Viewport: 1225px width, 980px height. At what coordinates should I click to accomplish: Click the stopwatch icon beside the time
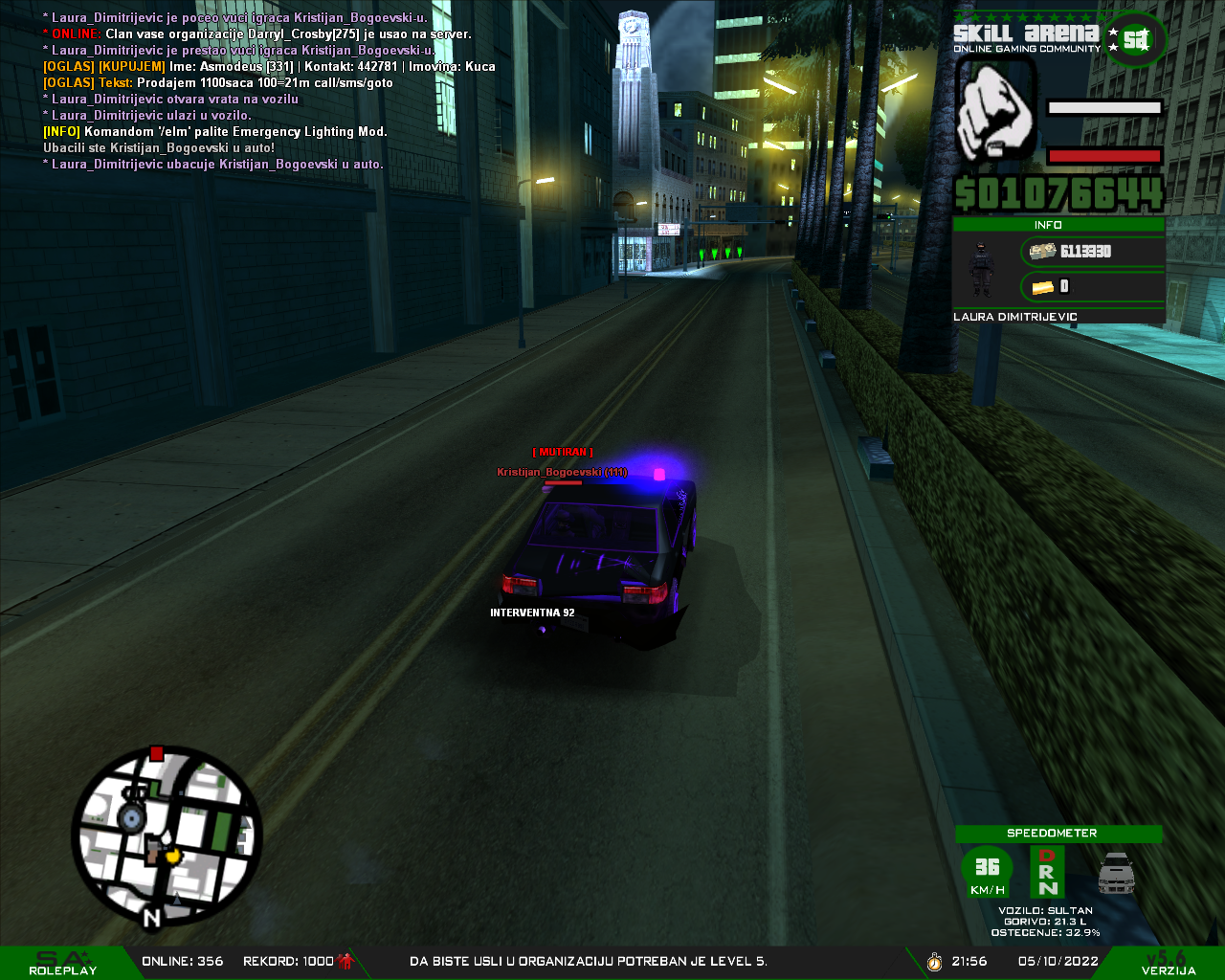(934, 961)
